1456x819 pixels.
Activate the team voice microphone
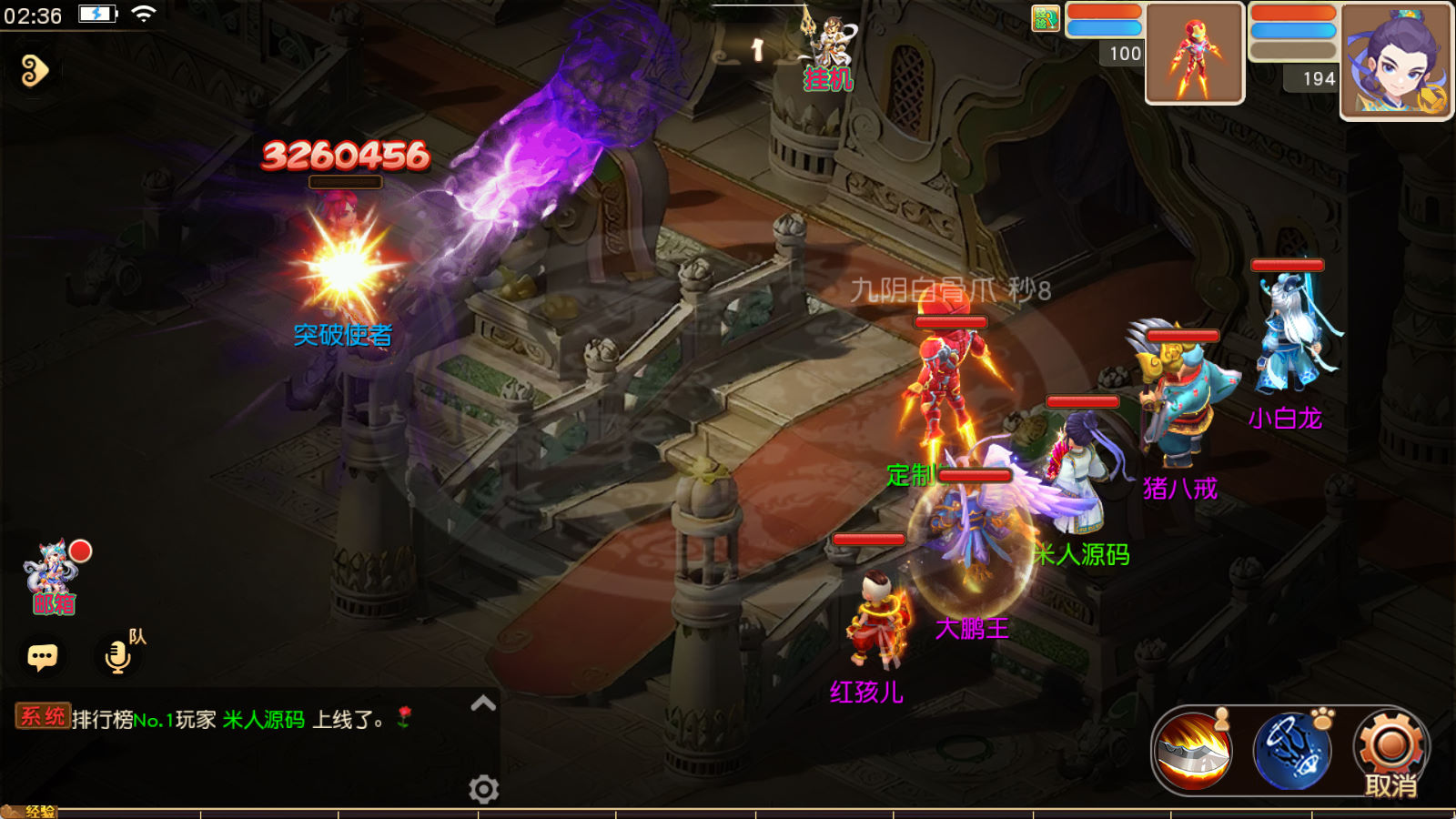coord(118,655)
